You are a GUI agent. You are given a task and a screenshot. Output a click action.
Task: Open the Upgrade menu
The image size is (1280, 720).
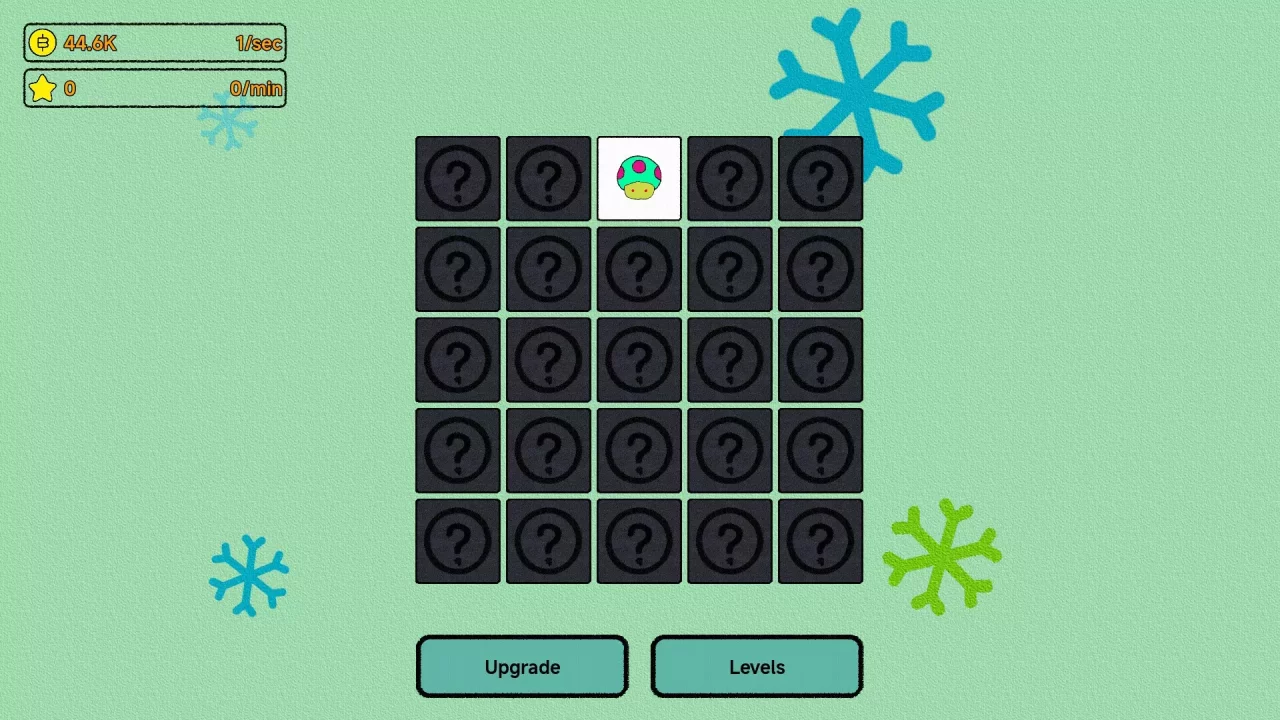[522, 667]
